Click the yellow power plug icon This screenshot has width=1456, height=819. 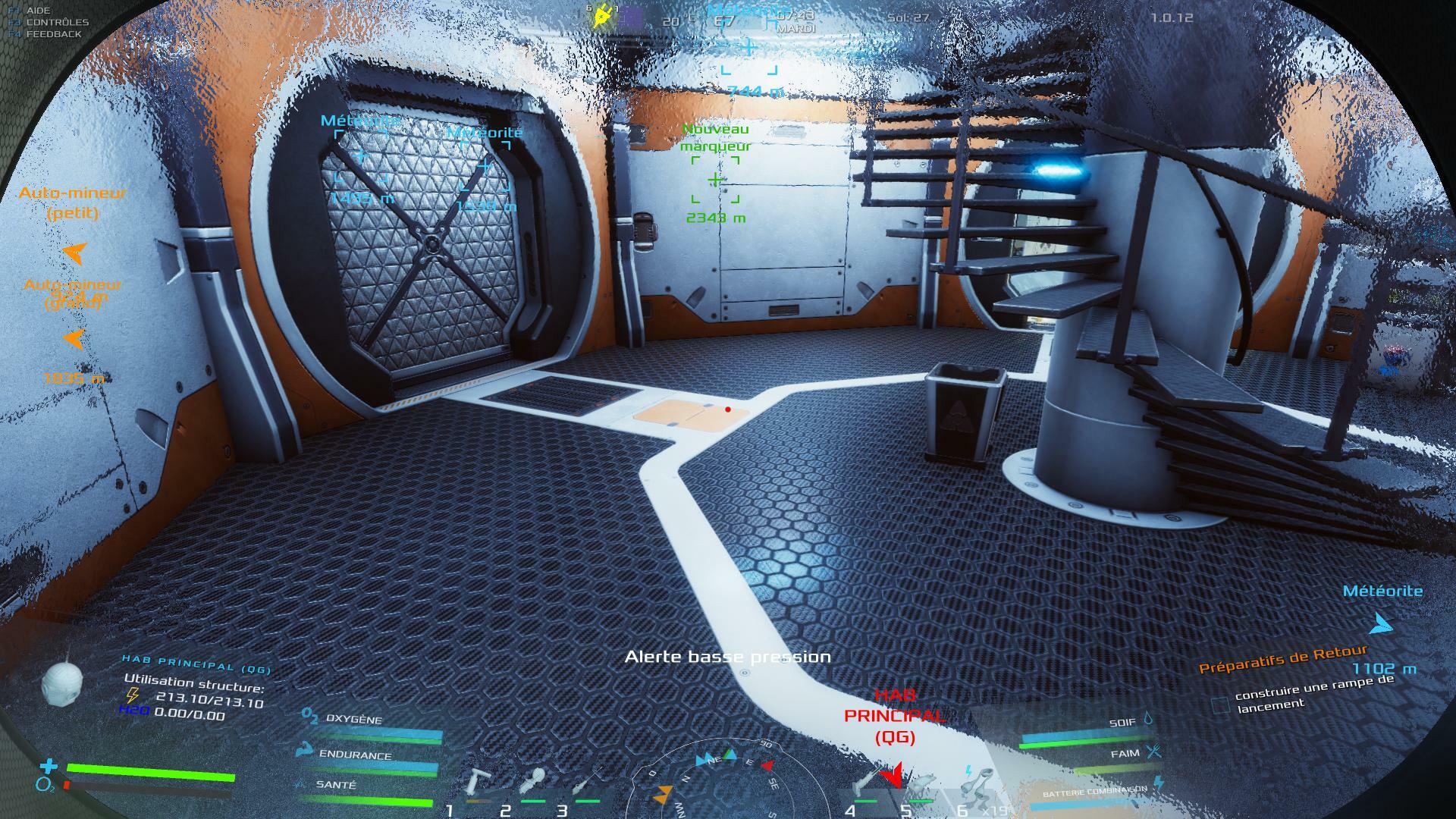(x=604, y=15)
